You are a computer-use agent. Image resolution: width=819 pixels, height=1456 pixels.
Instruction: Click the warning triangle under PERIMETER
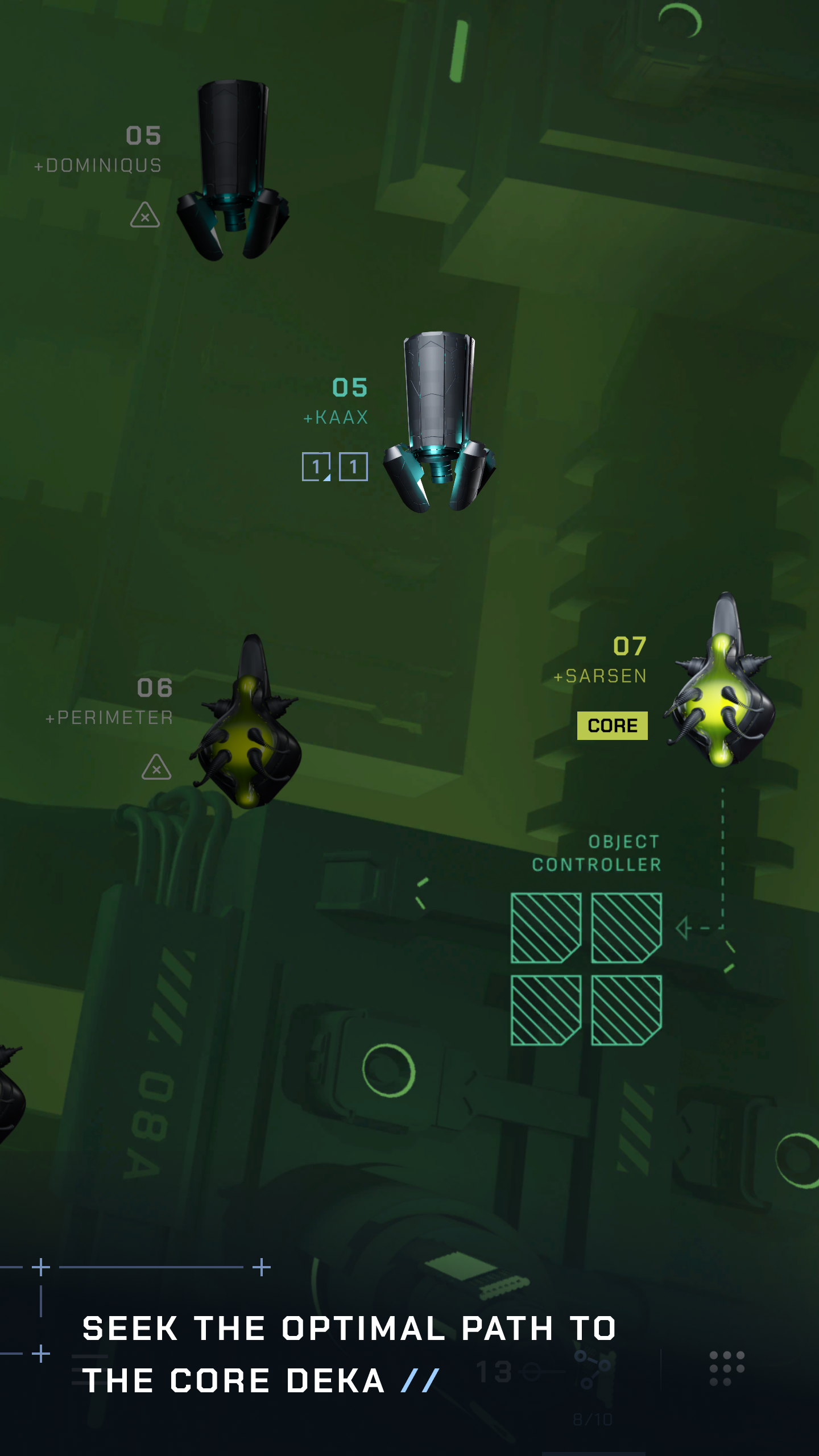pos(157,768)
